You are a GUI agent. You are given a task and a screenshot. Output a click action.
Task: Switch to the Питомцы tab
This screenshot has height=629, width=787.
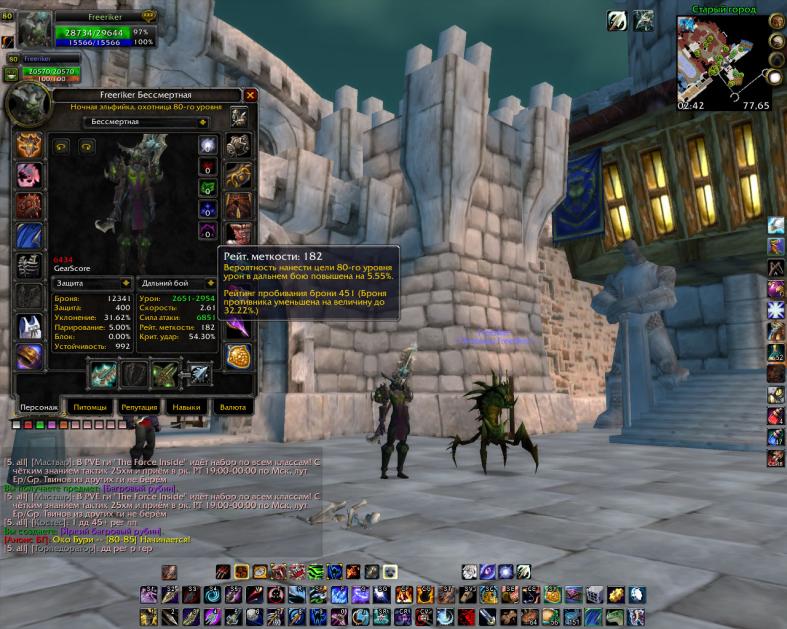point(90,408)
